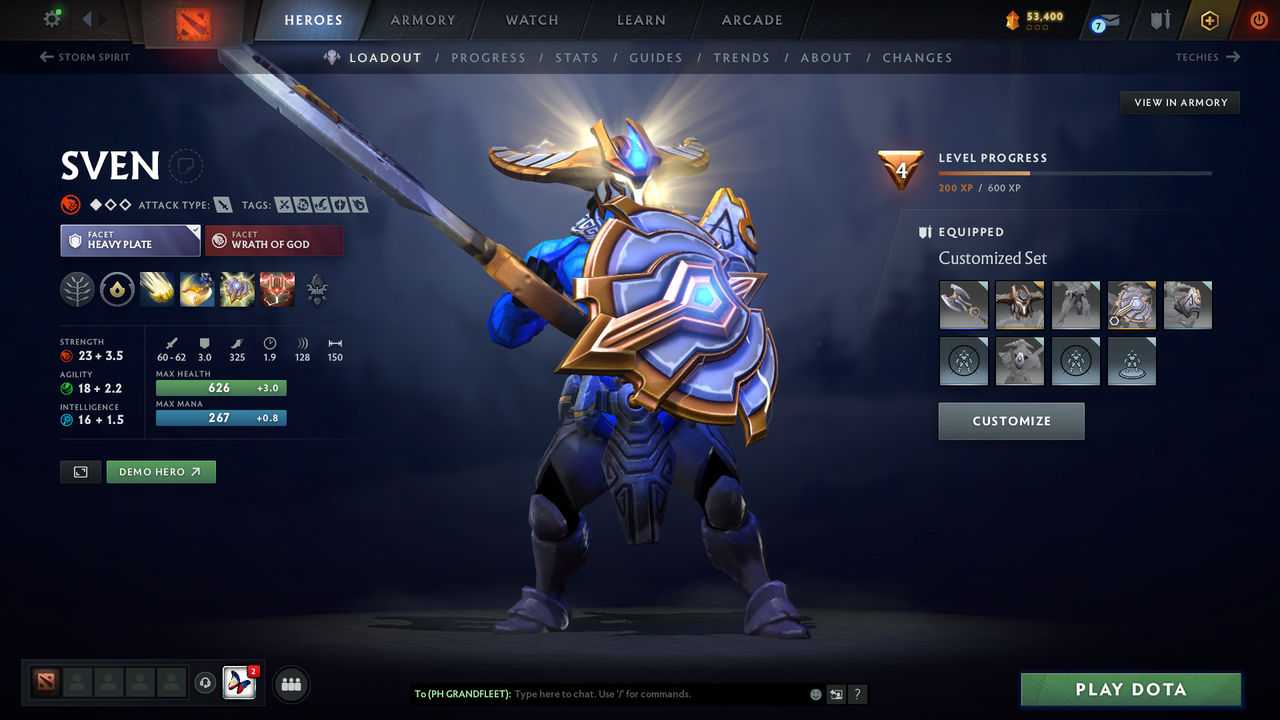Click the power/quit icon top right
The height and width of the screenshot is (720, 1280).
coord(1259,20)
